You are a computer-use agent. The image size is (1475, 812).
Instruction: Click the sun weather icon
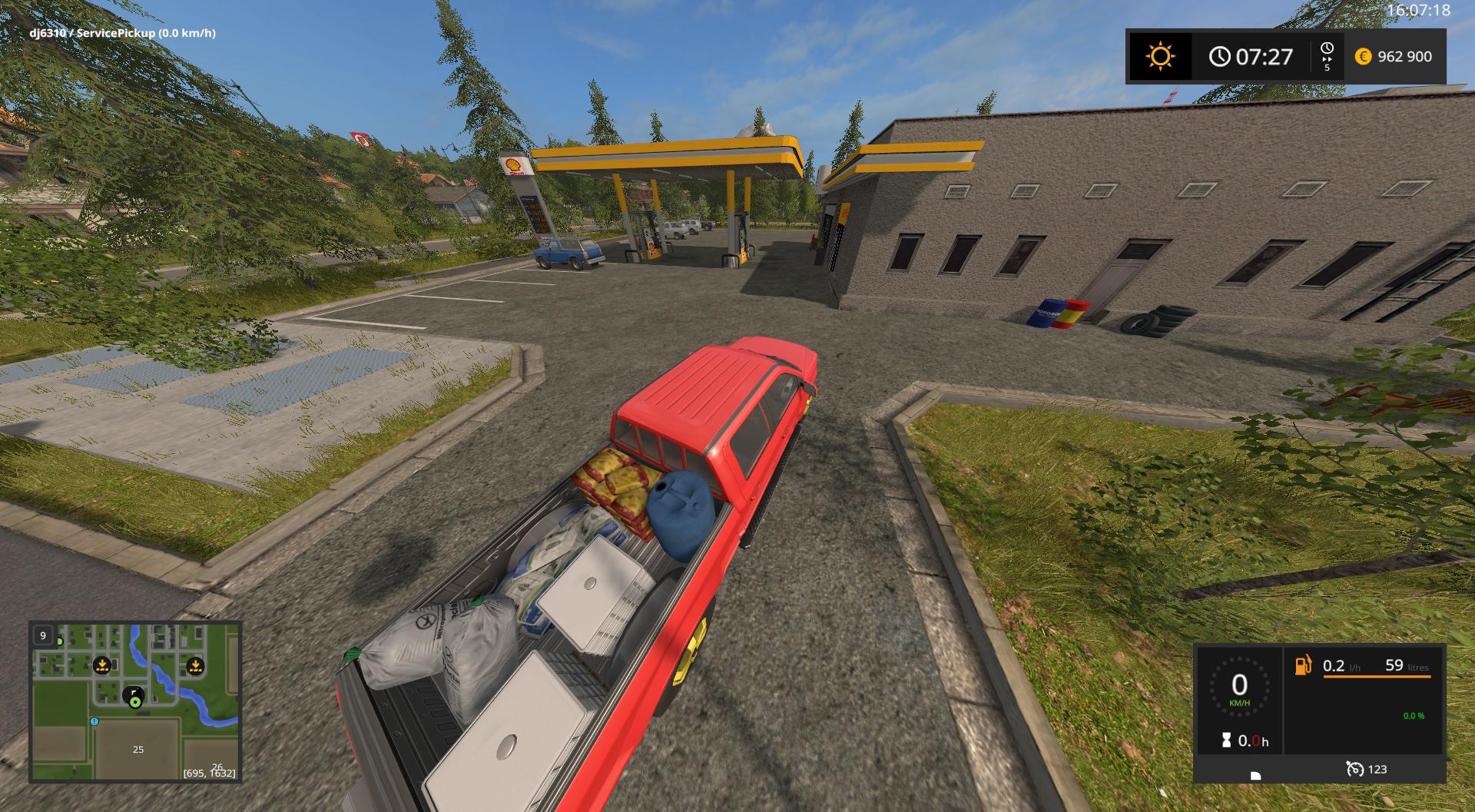(1159, 57)
